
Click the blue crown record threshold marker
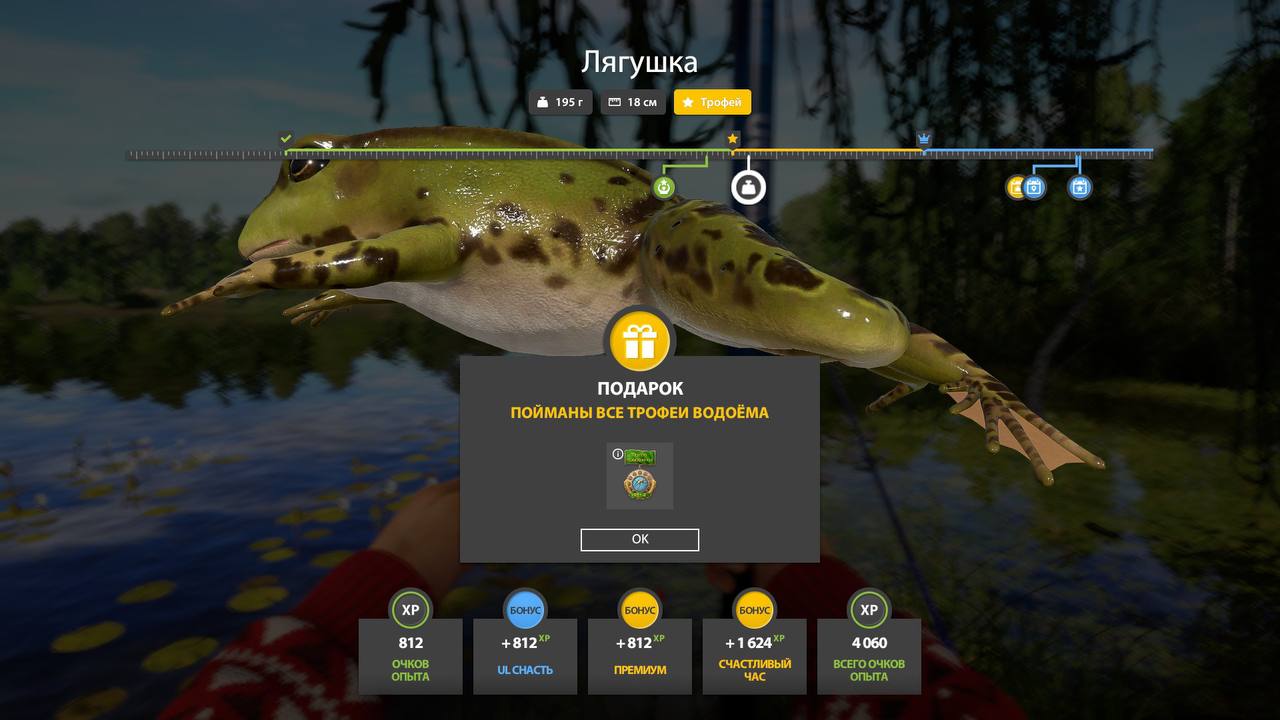click(924, 139)
